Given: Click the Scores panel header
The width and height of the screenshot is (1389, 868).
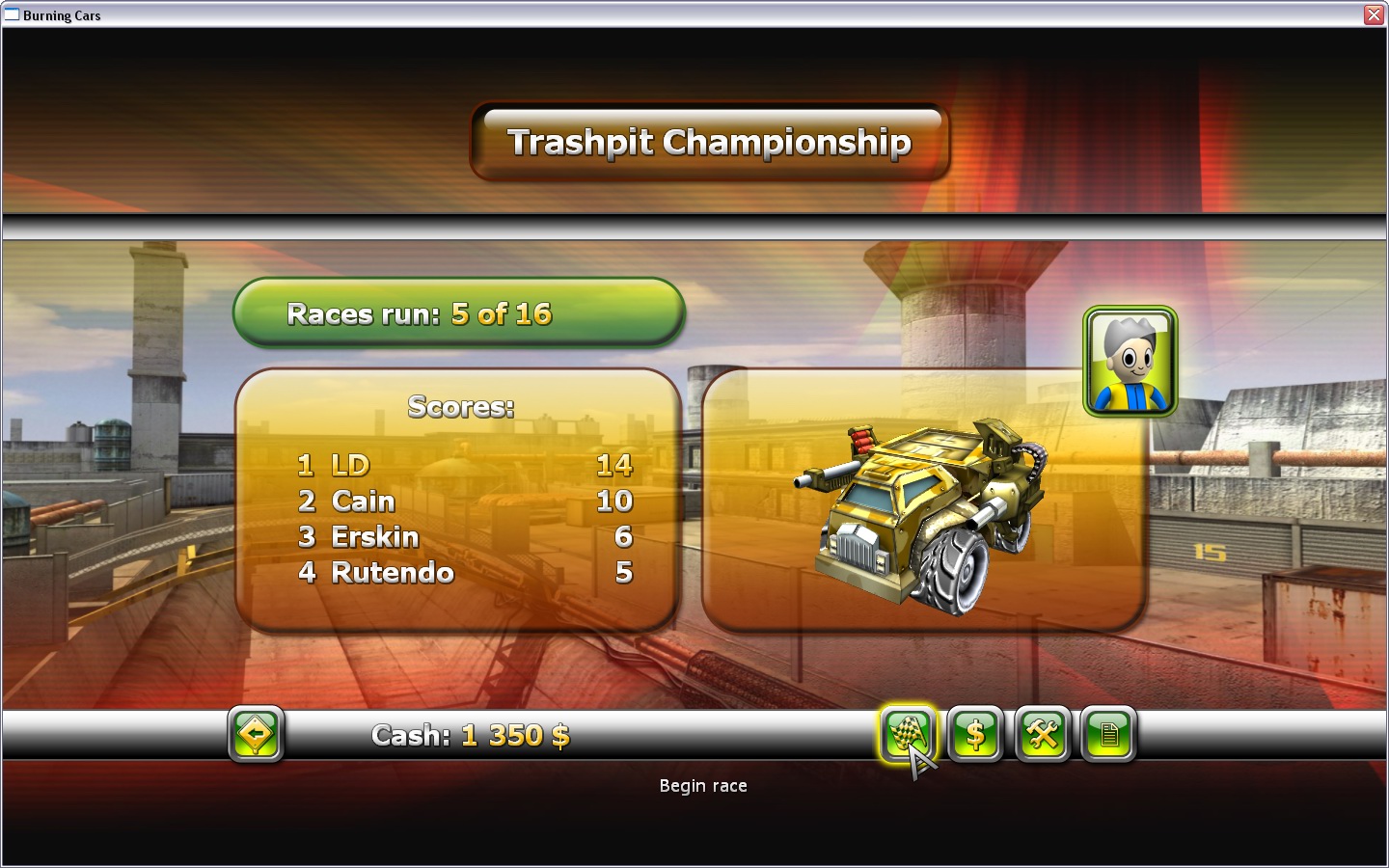Looking at the screenshot, I should (461, 408).
